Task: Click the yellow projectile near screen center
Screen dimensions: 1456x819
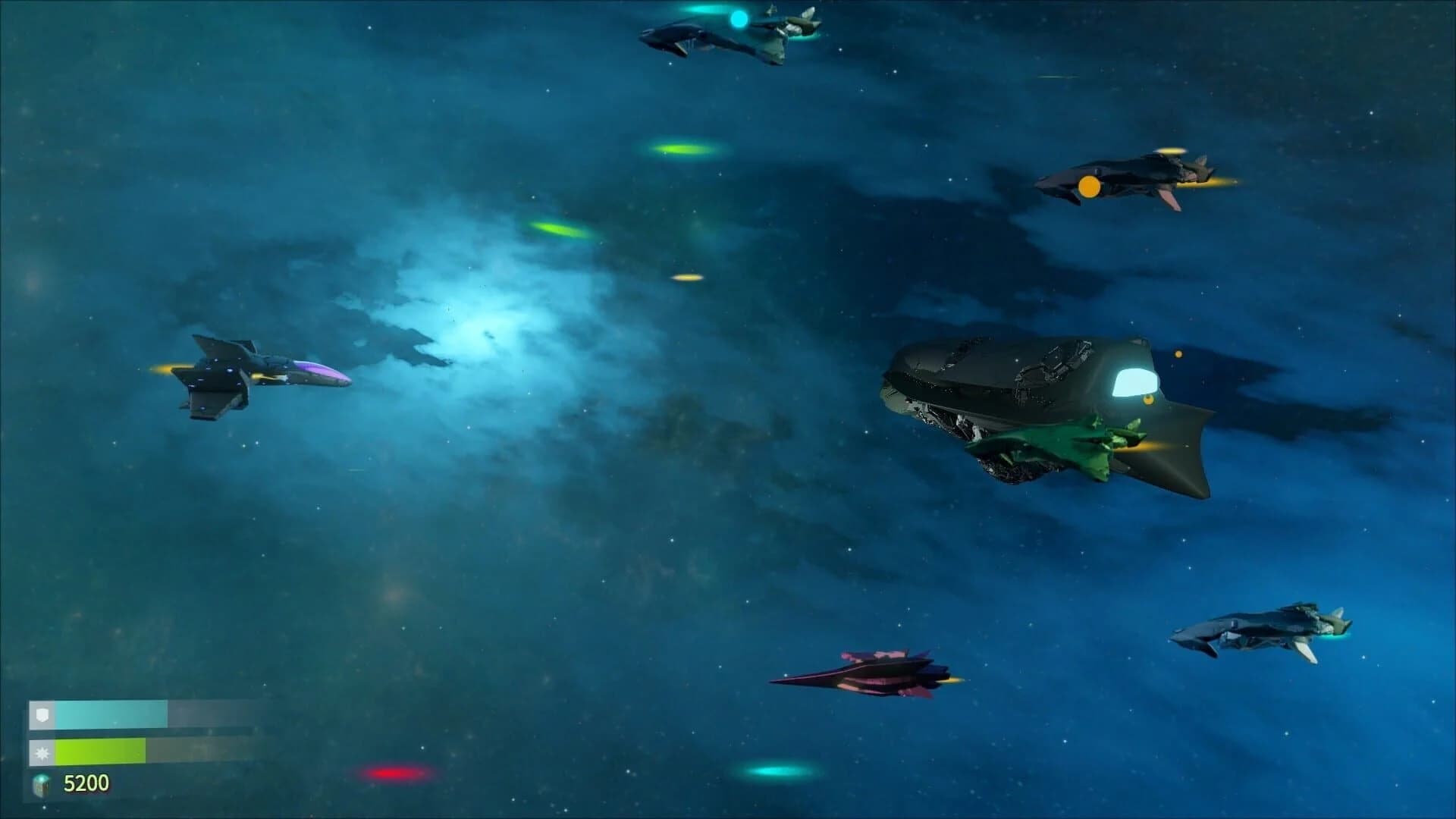Action: click(686, 279)
